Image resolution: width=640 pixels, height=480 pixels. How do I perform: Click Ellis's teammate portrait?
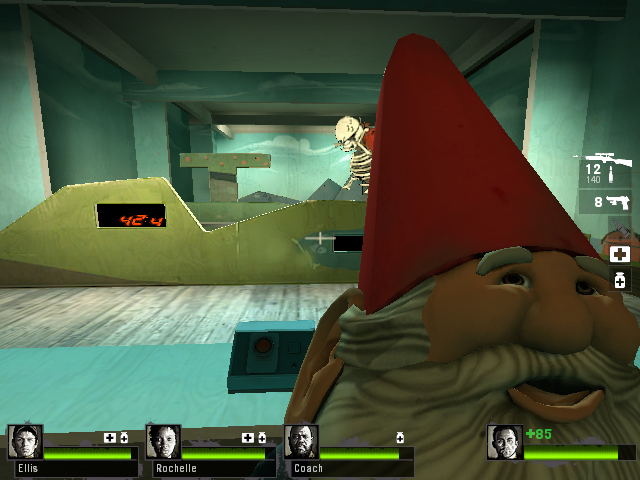[25, 443]
